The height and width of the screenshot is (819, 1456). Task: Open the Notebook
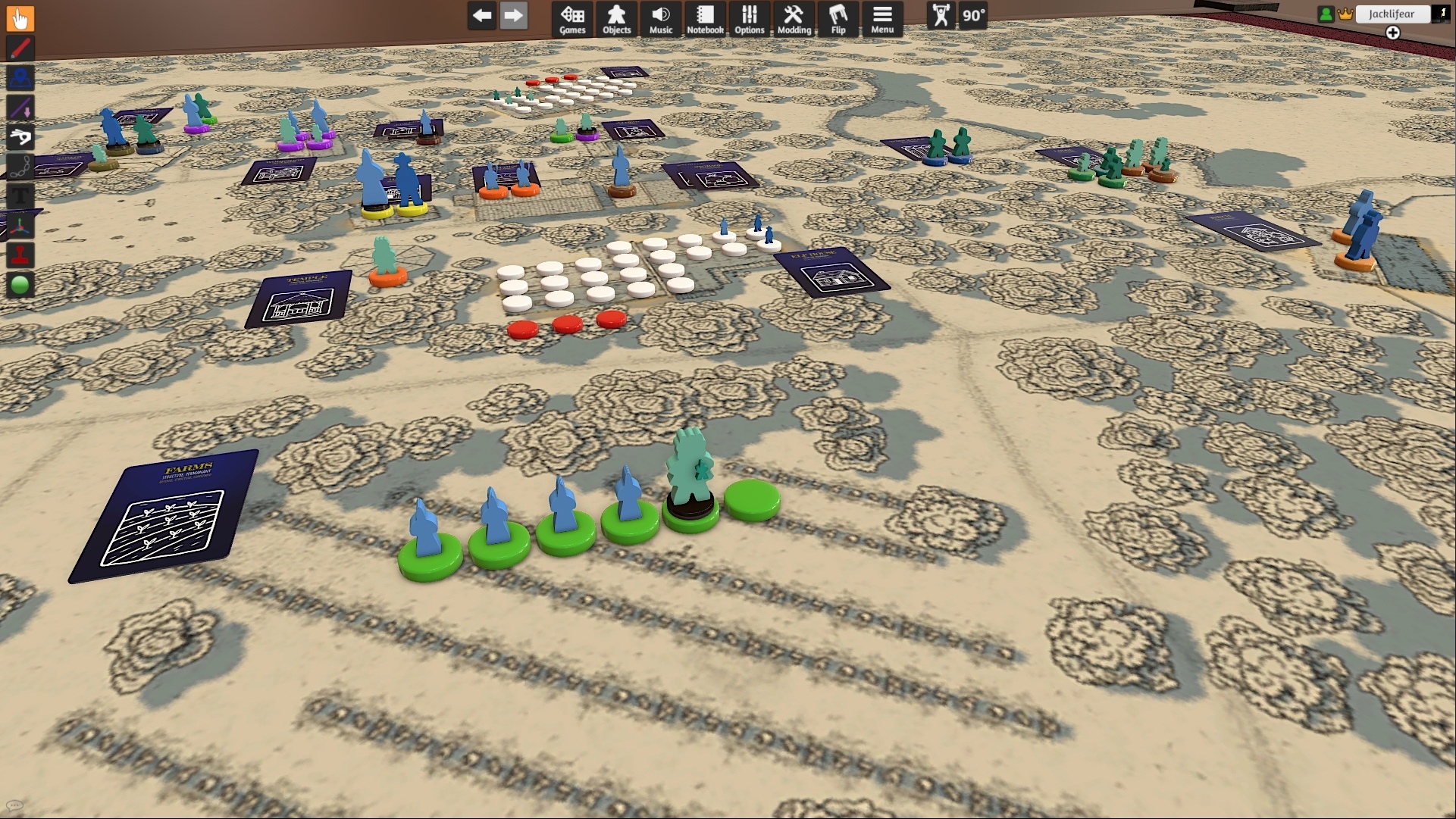click(x=705, y=18)
